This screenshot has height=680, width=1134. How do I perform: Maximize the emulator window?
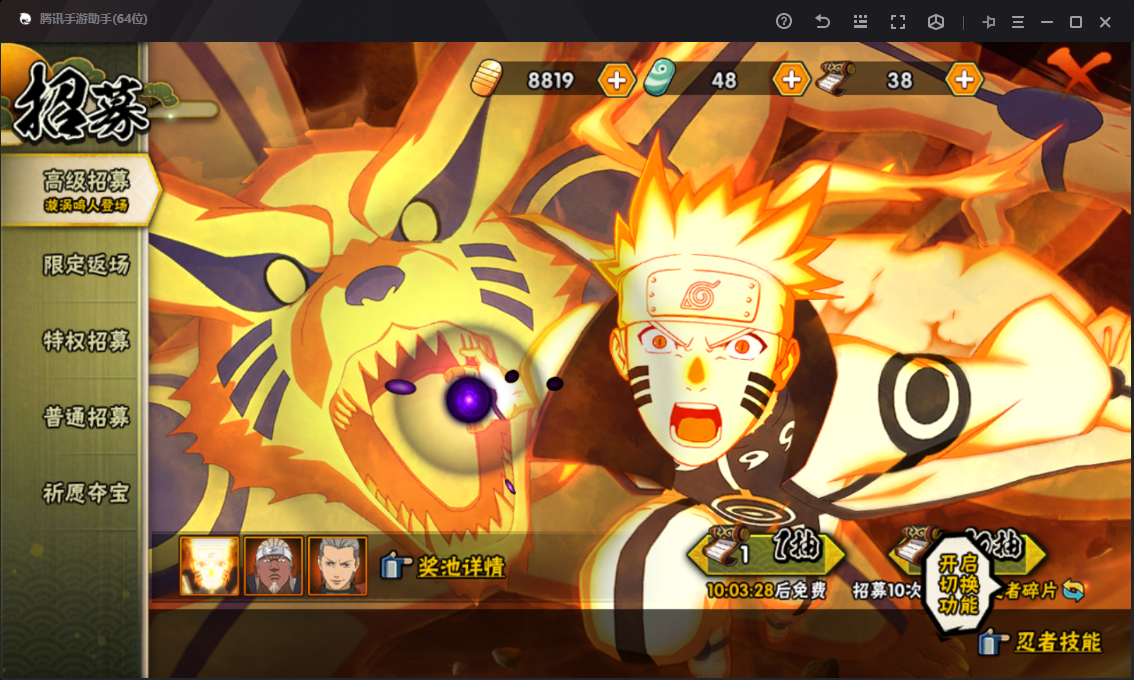coord(1076,22)
